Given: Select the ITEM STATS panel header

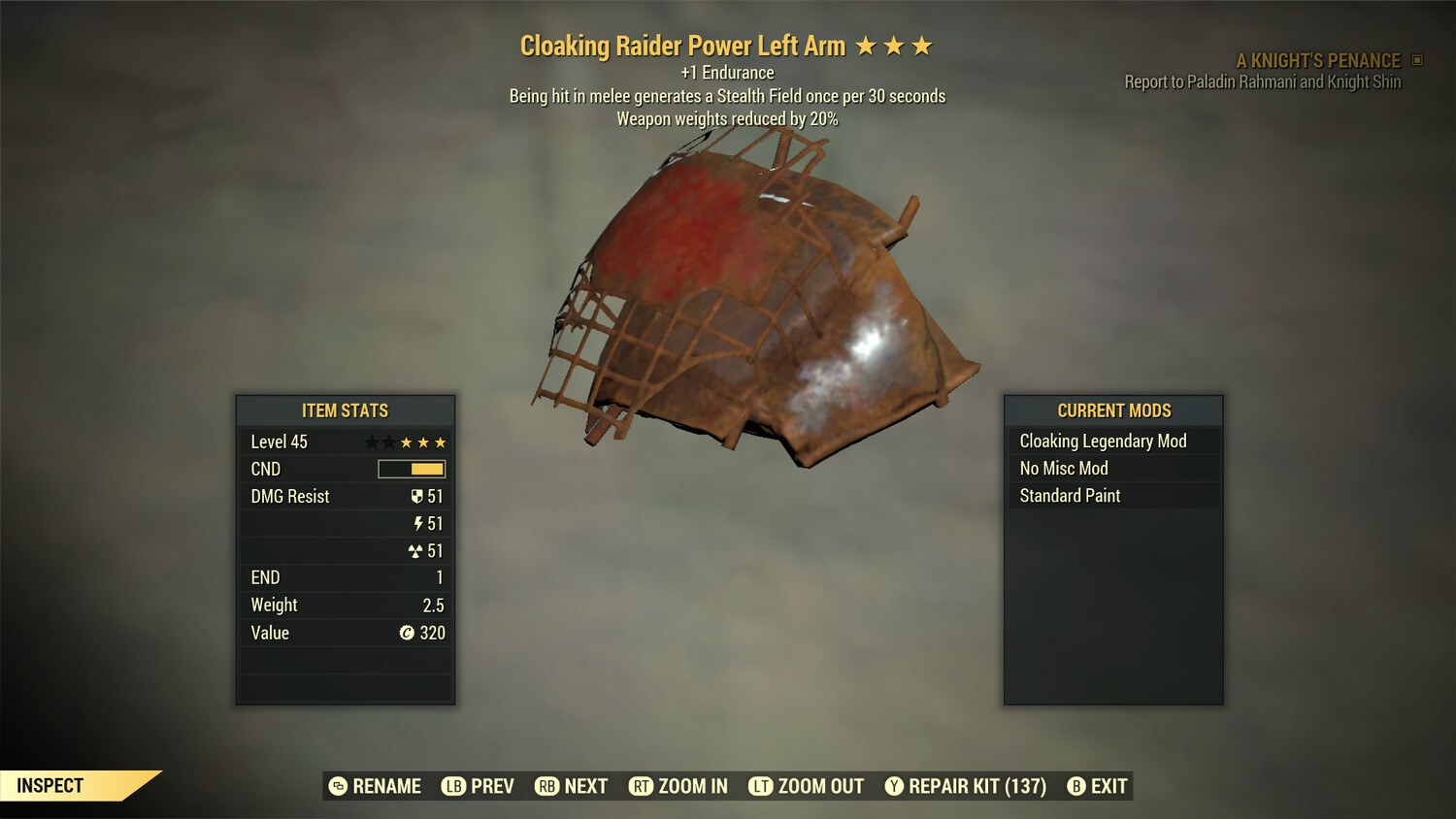Looking at the screenshot, I should coord(345,410).
